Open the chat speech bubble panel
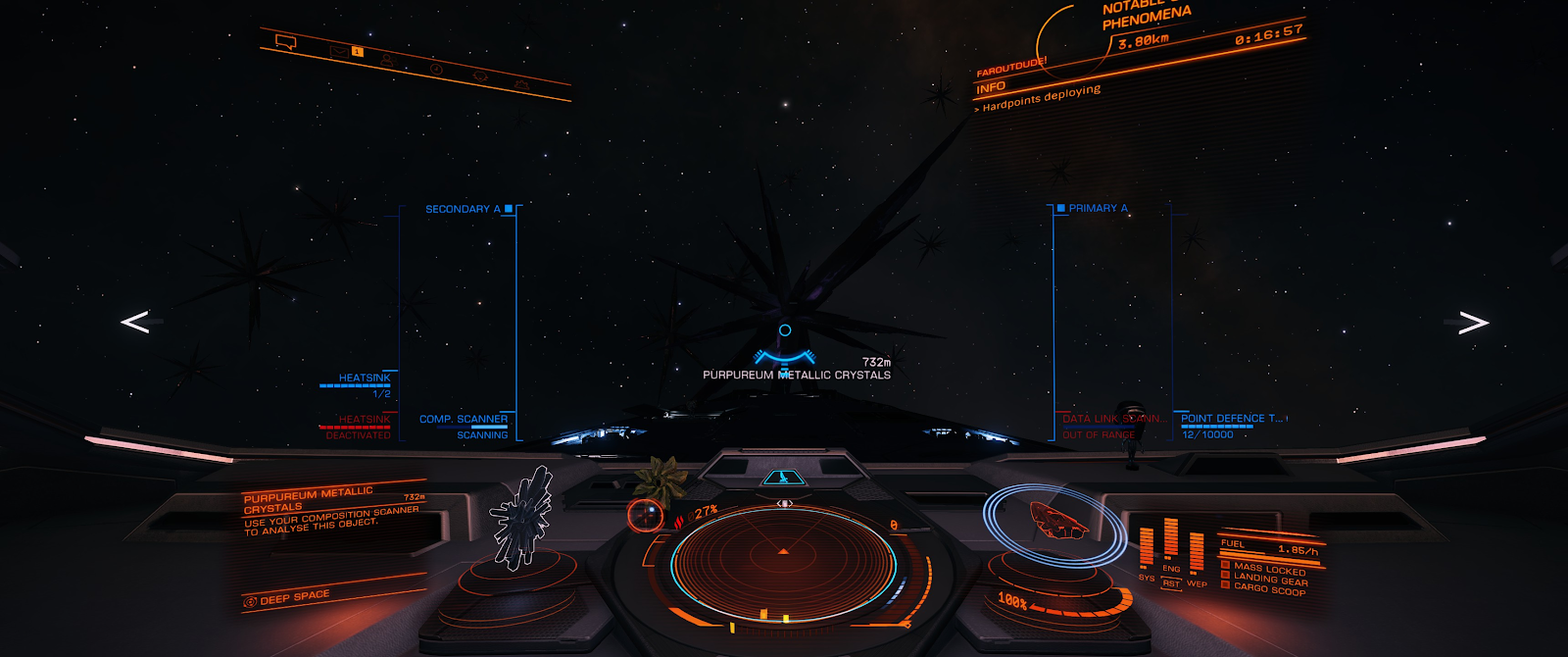Screen dimensions: 1568x657 (286, 42)
